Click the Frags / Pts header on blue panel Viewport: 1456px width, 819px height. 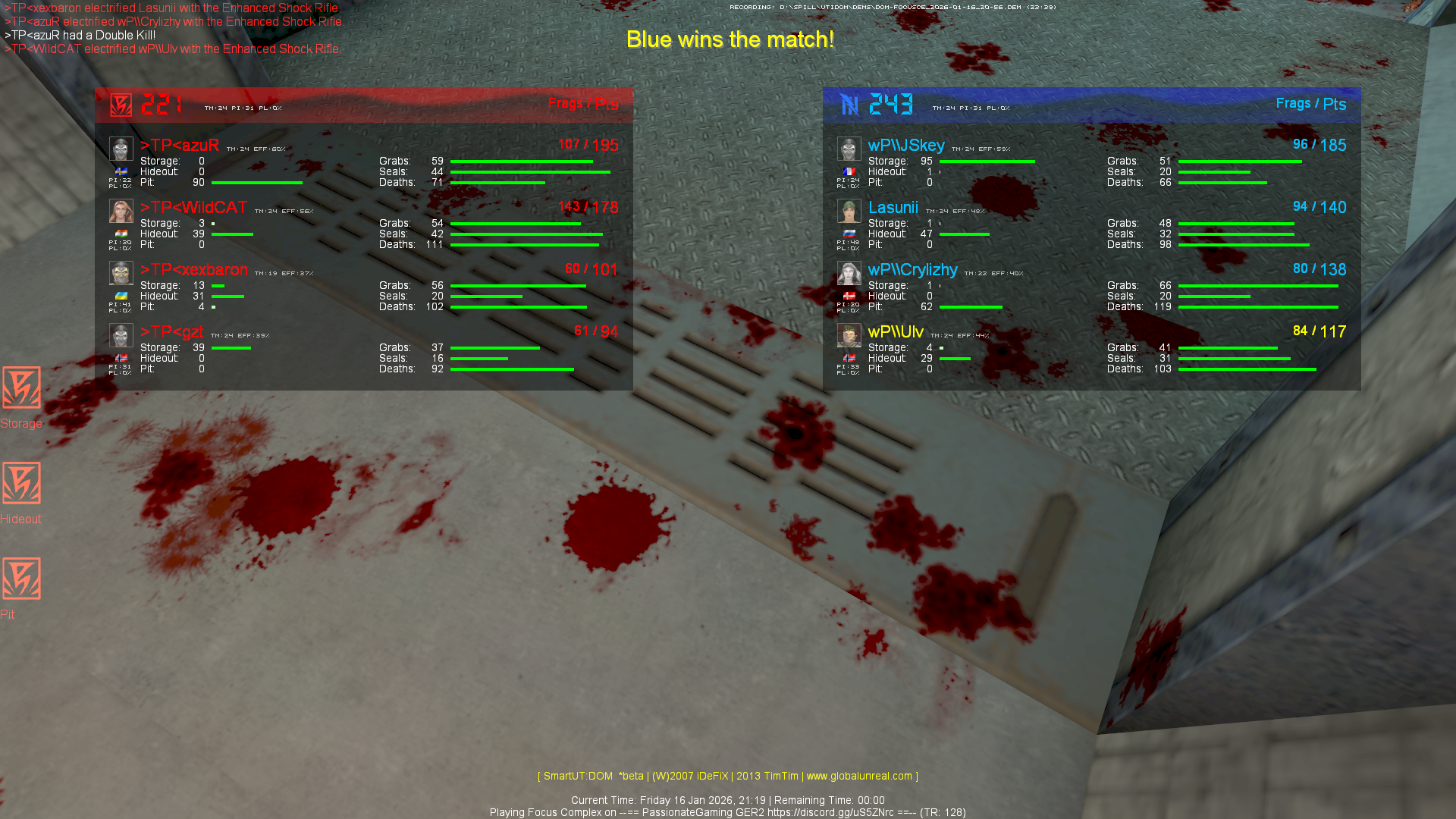(1313, 104)
